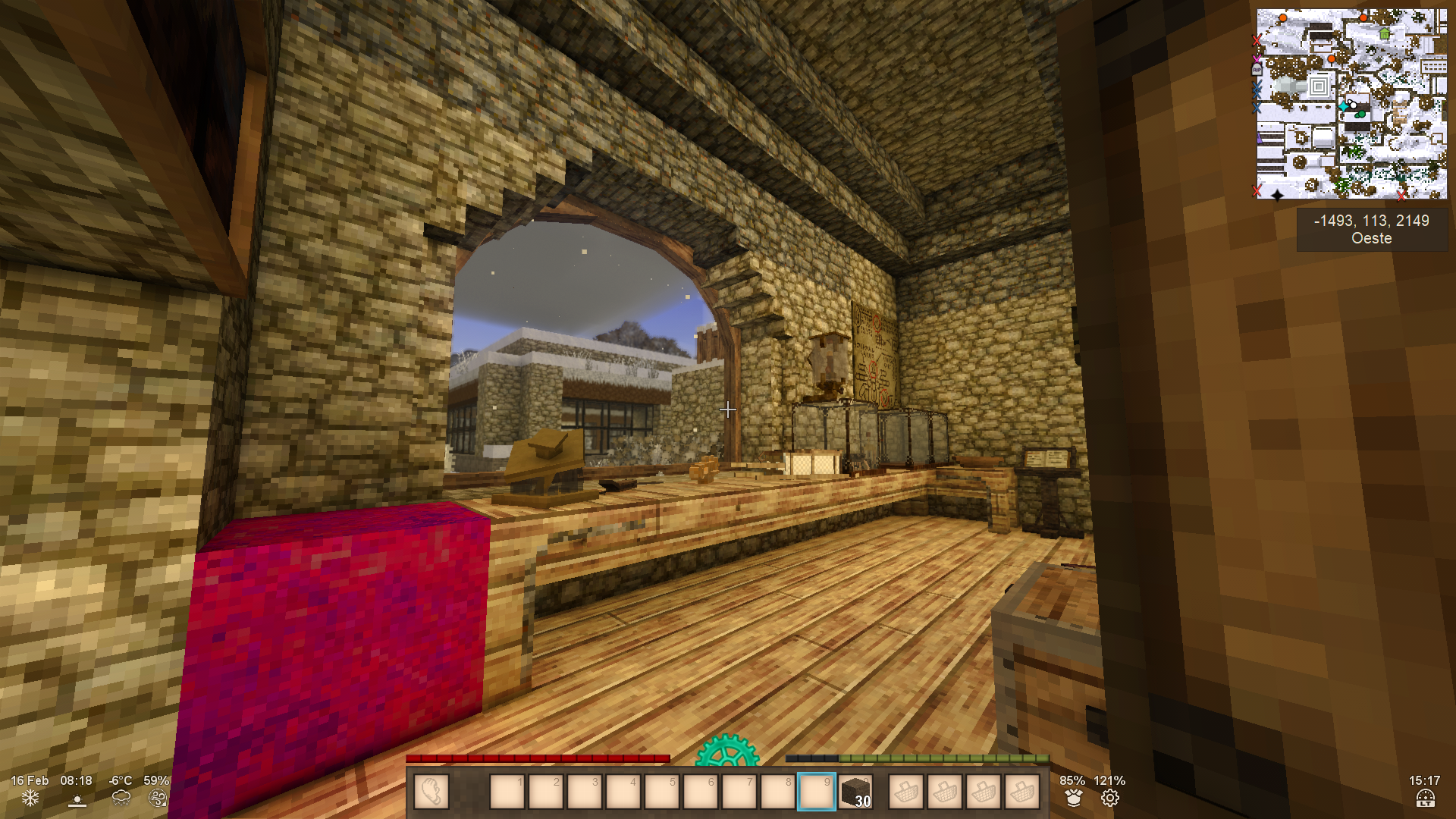The image size is (1456, 819).
Task: Select the RIP gravestone marker on minimap
Action: coord(1257,69)
